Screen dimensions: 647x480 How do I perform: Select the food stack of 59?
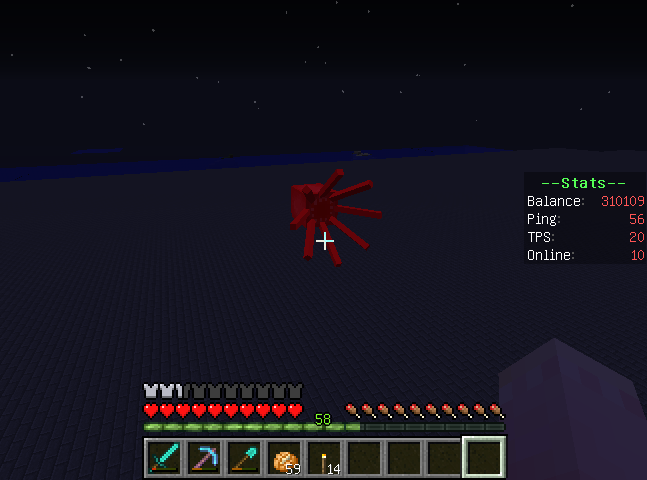[284, 457]
